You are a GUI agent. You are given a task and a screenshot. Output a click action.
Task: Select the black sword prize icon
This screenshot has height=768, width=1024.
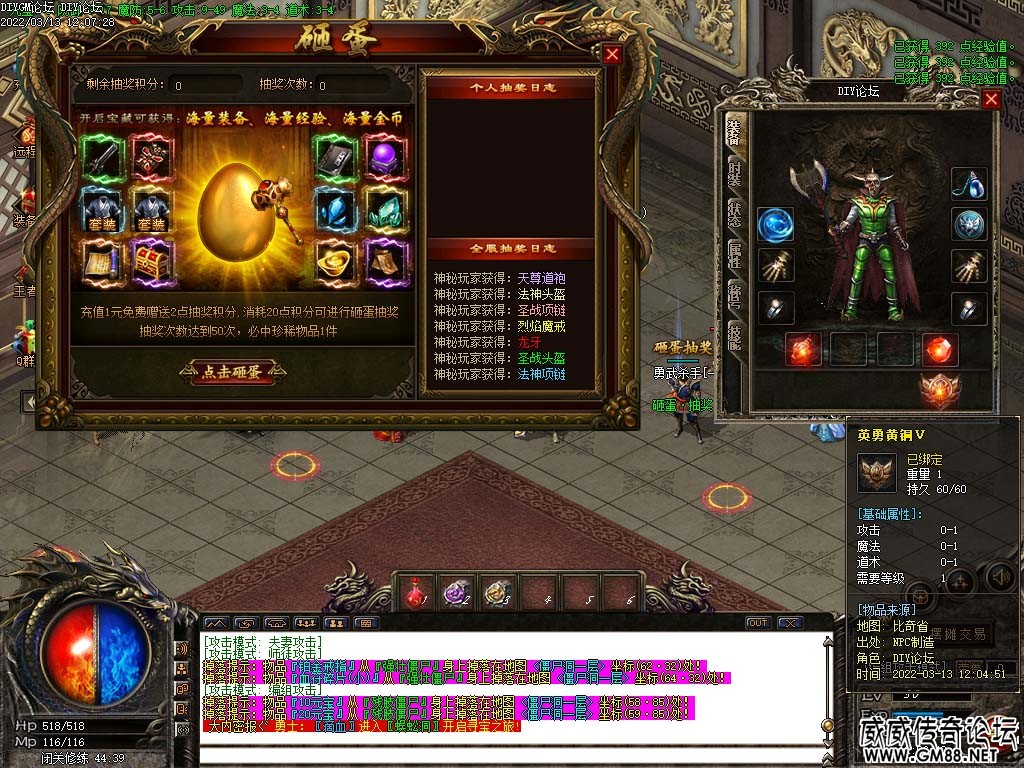103,158
